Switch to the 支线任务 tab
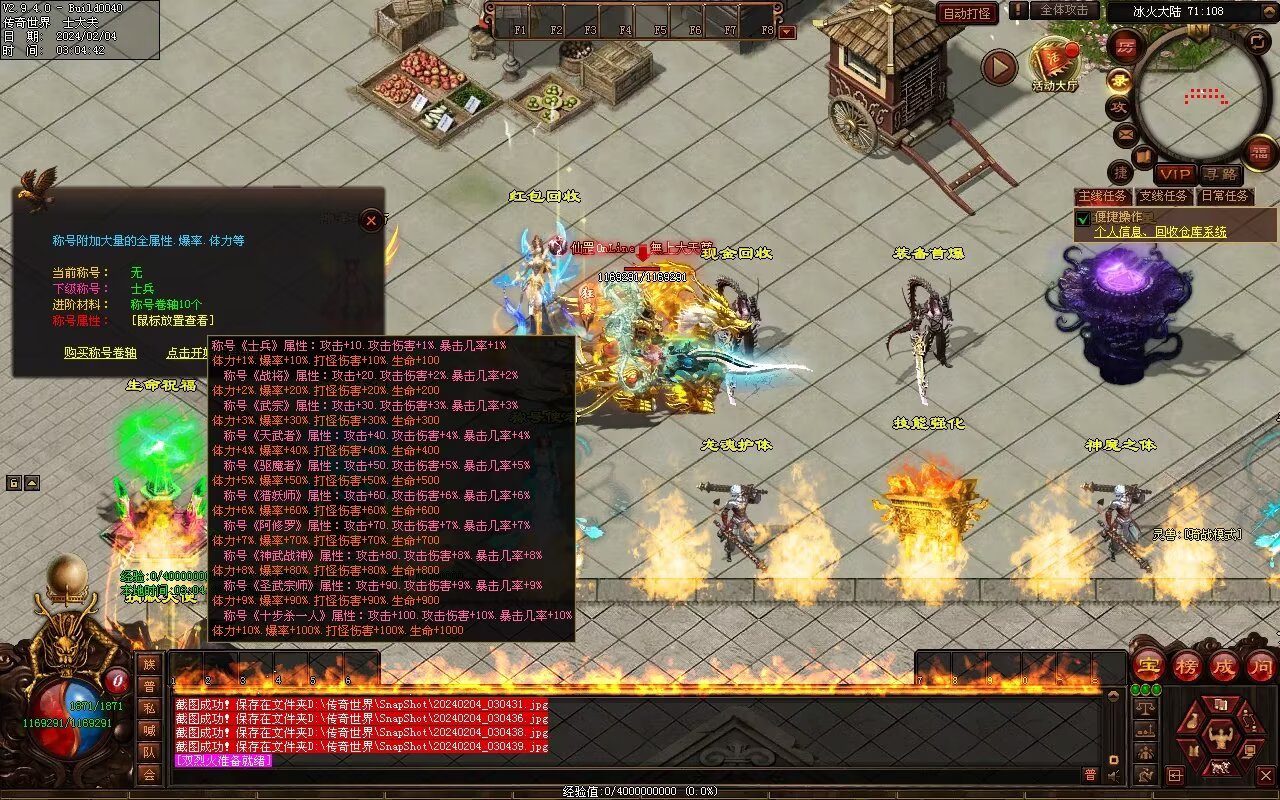This screenshot has height=800, width=1280. point(1164,196)
